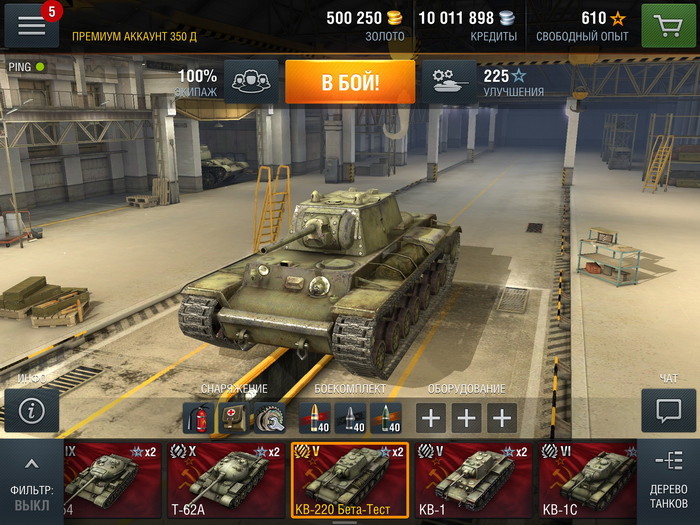This screenshot has height=525, width=700.
Task: Toggle the tank filter (ФИЛЬТР)
Action: (x=31, y=482)
